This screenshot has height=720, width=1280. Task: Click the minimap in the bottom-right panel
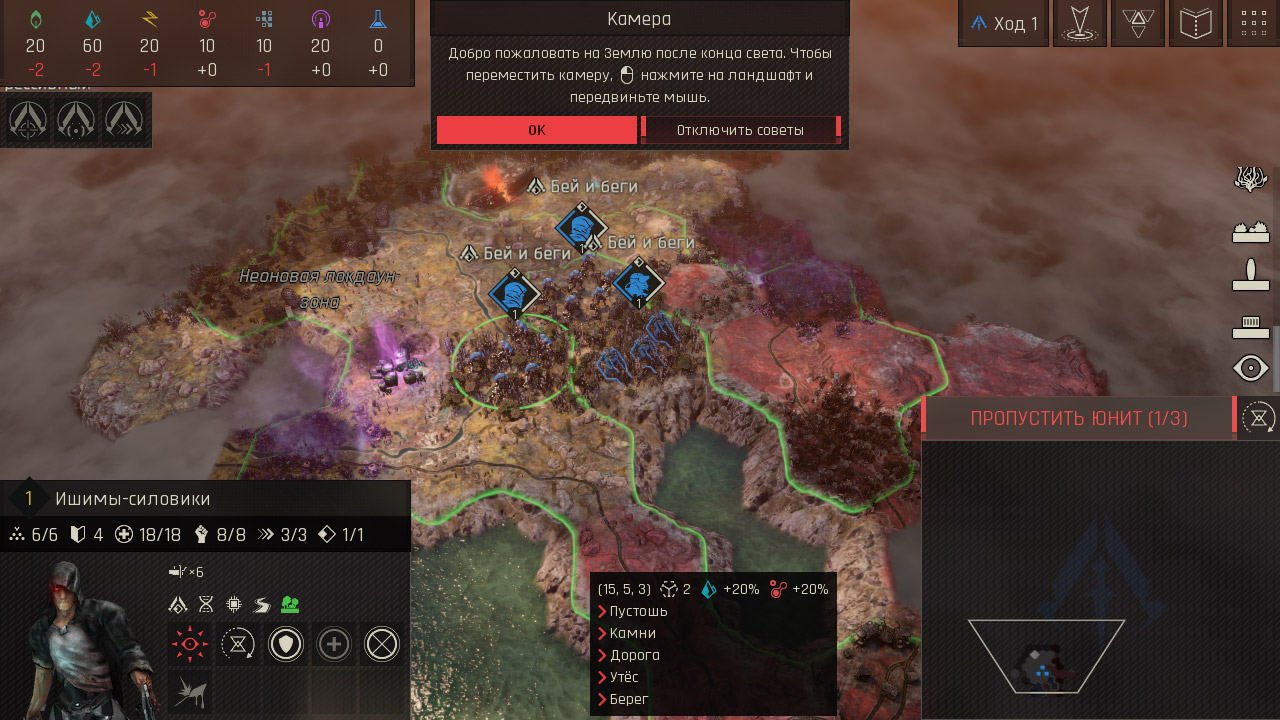point(1045,655)
